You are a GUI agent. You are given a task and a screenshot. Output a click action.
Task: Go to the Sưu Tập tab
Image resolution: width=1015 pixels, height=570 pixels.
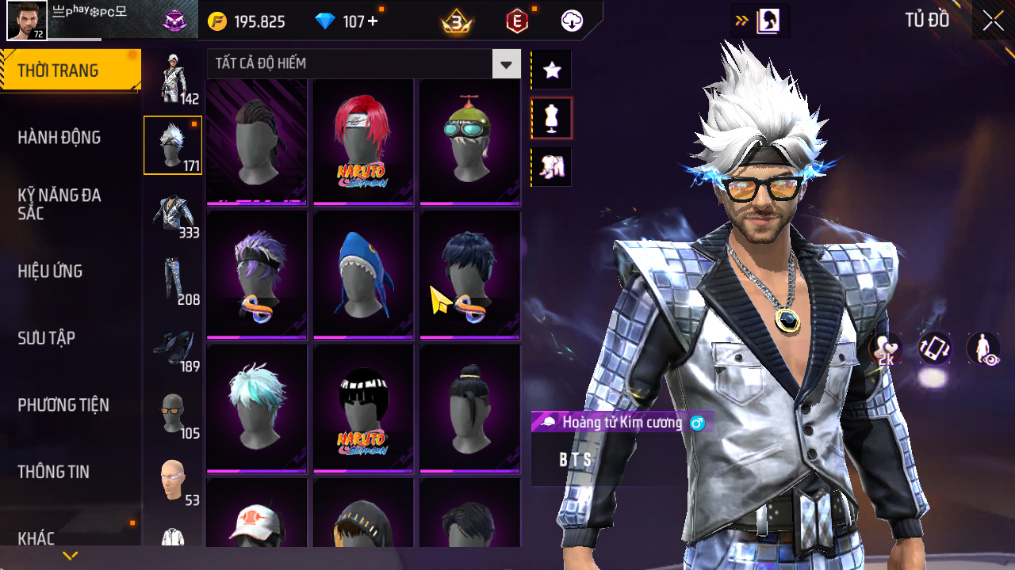click(x=47, y=338)
